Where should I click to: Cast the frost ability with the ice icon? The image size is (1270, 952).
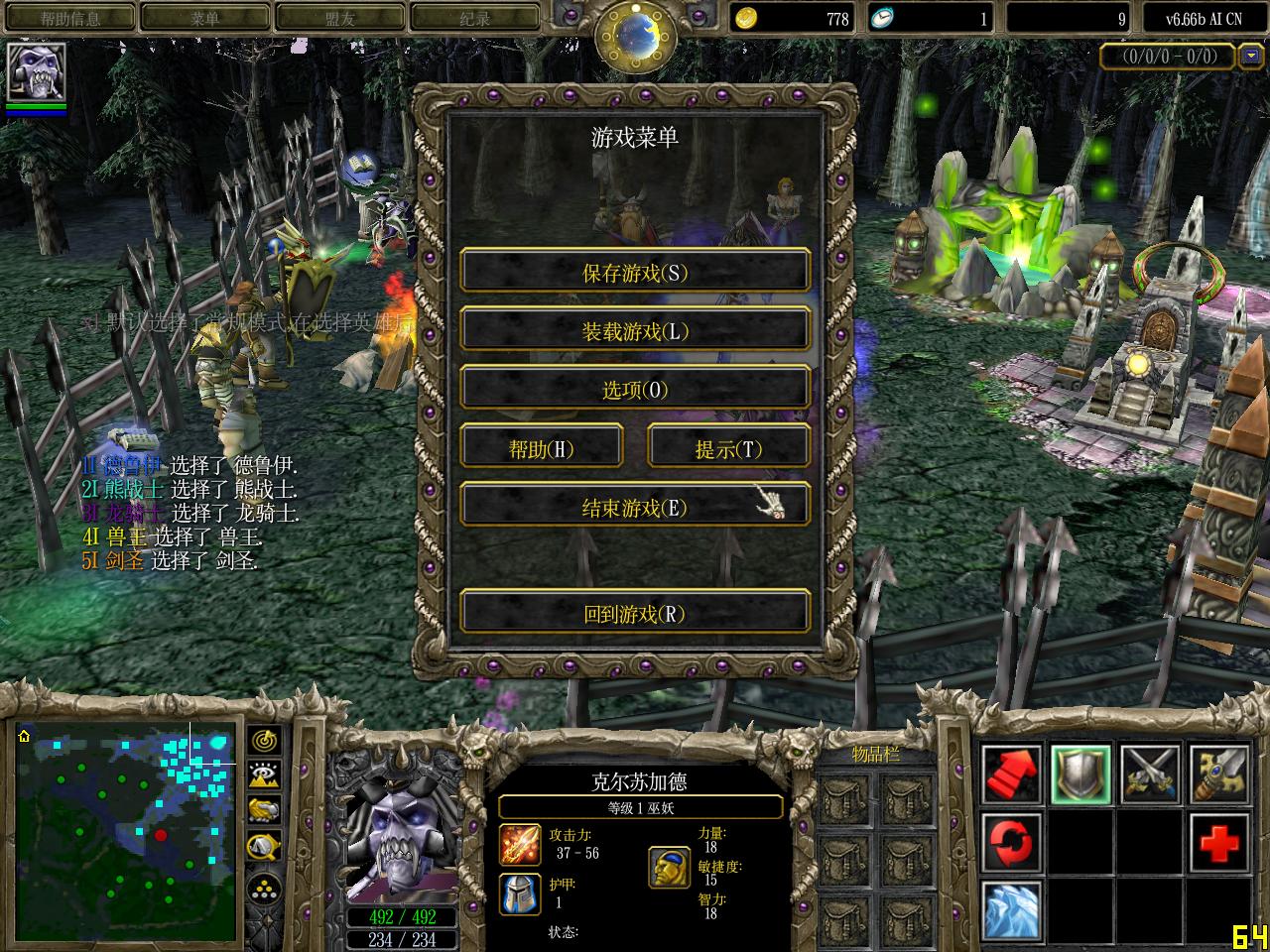(x=1011, y=909)
